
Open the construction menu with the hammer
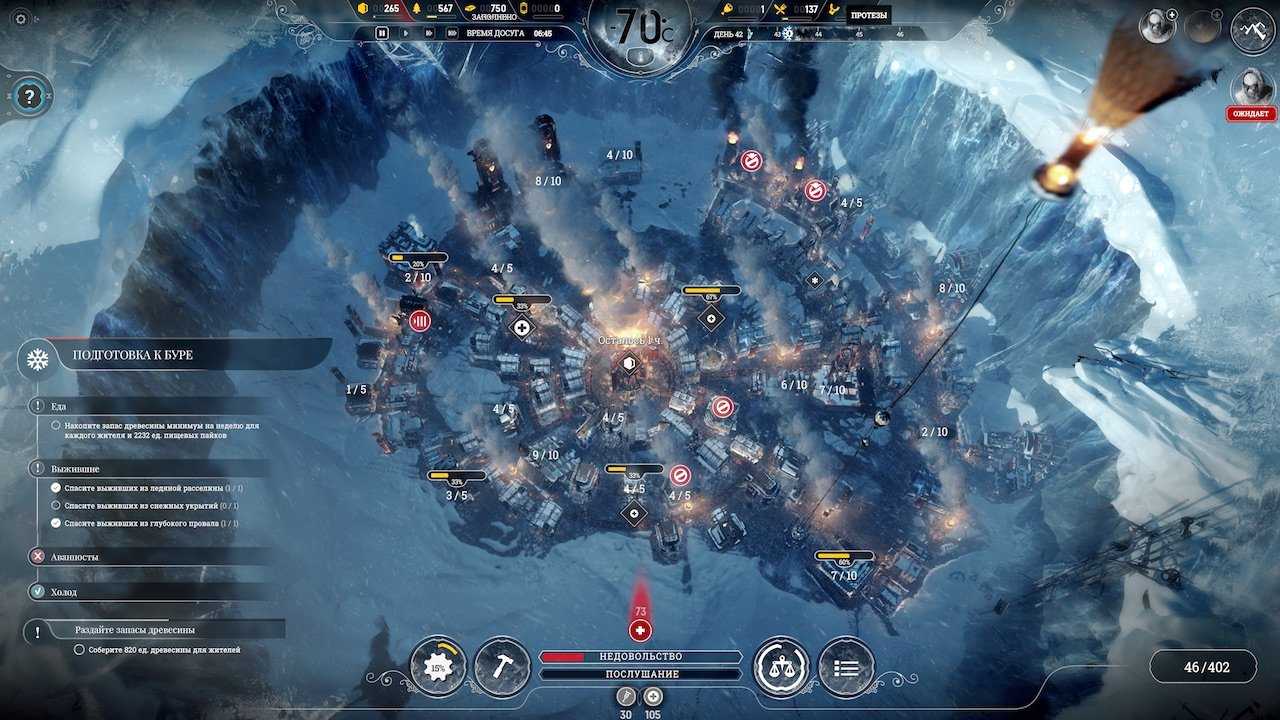pyautogui.click(x=502, y=666)
